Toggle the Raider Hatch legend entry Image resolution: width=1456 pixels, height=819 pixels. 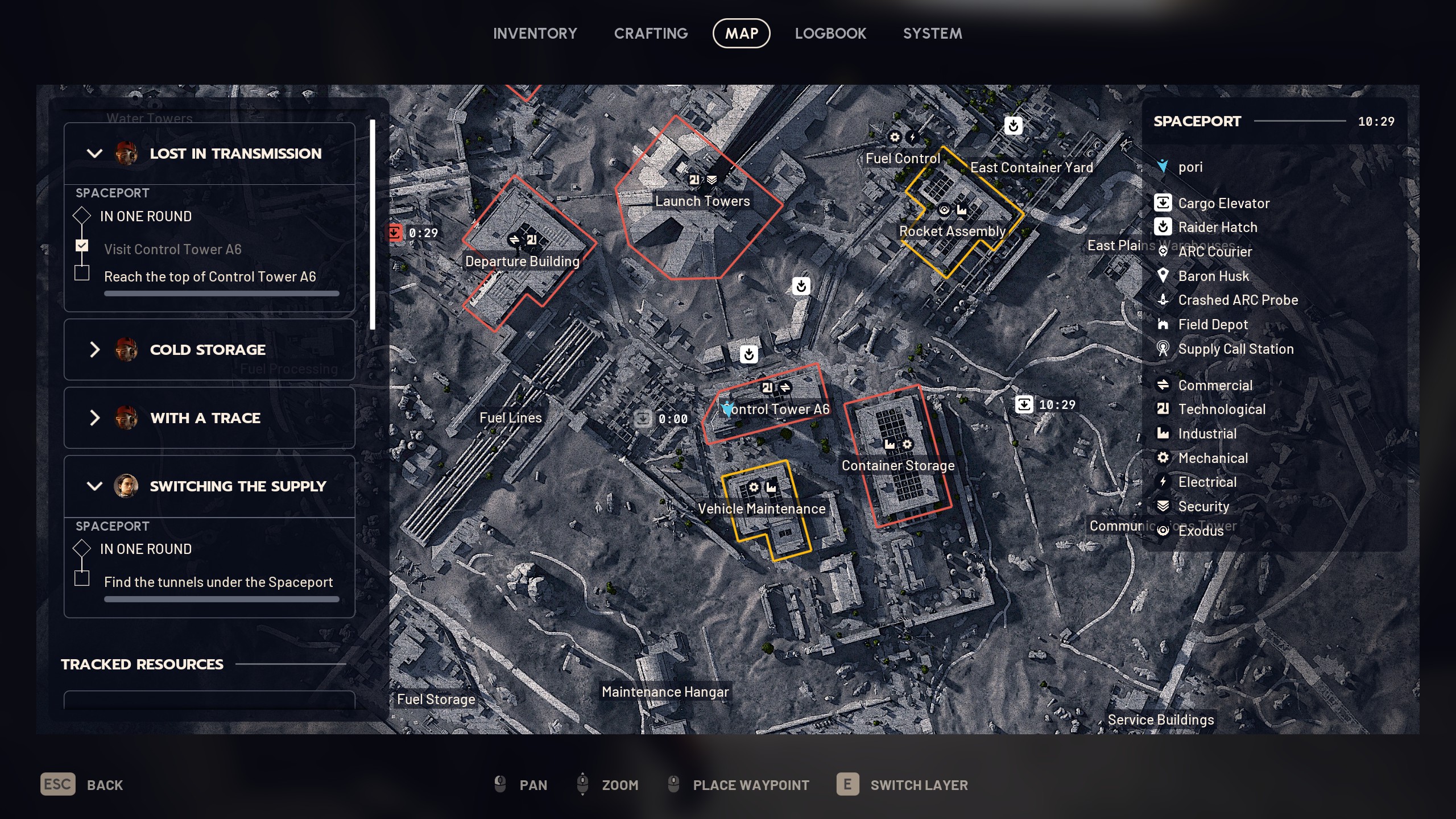1217,227
